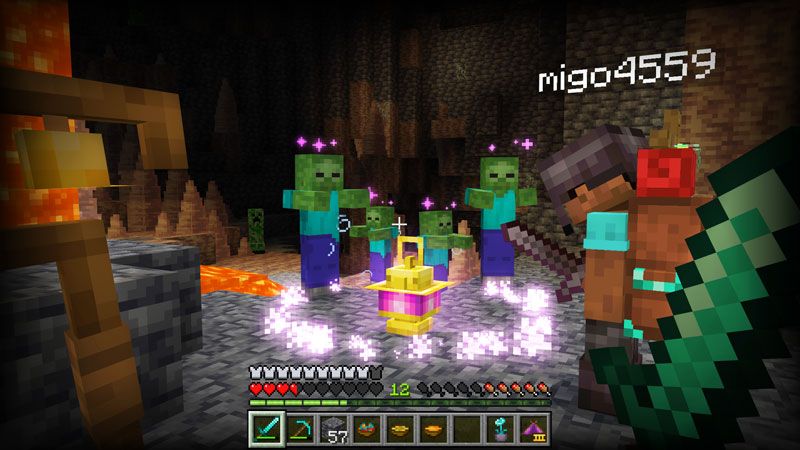Select the diamond sword hotbar slot
The image size is (800, 450).
pos(266,427)
